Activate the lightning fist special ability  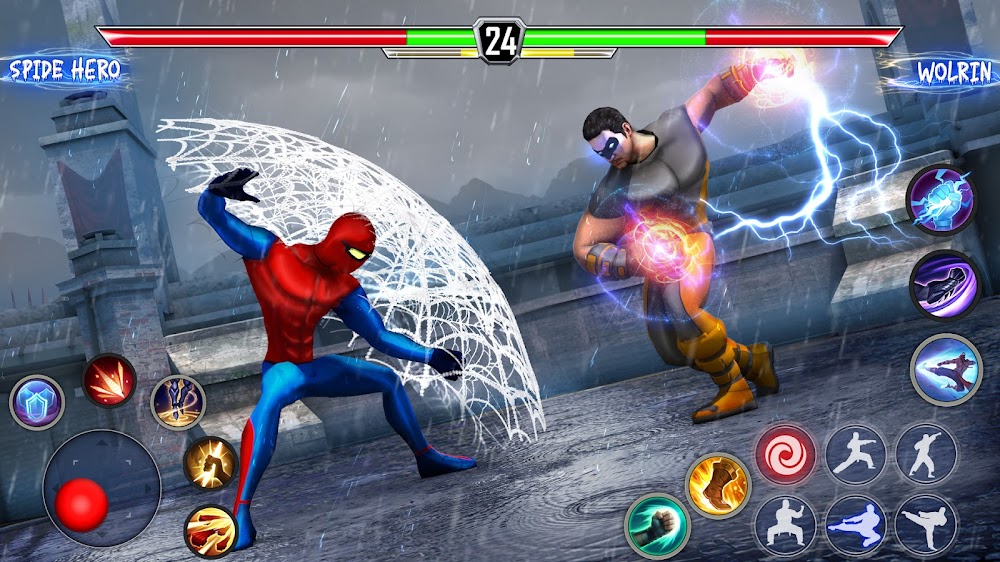(x=938, y=198)
